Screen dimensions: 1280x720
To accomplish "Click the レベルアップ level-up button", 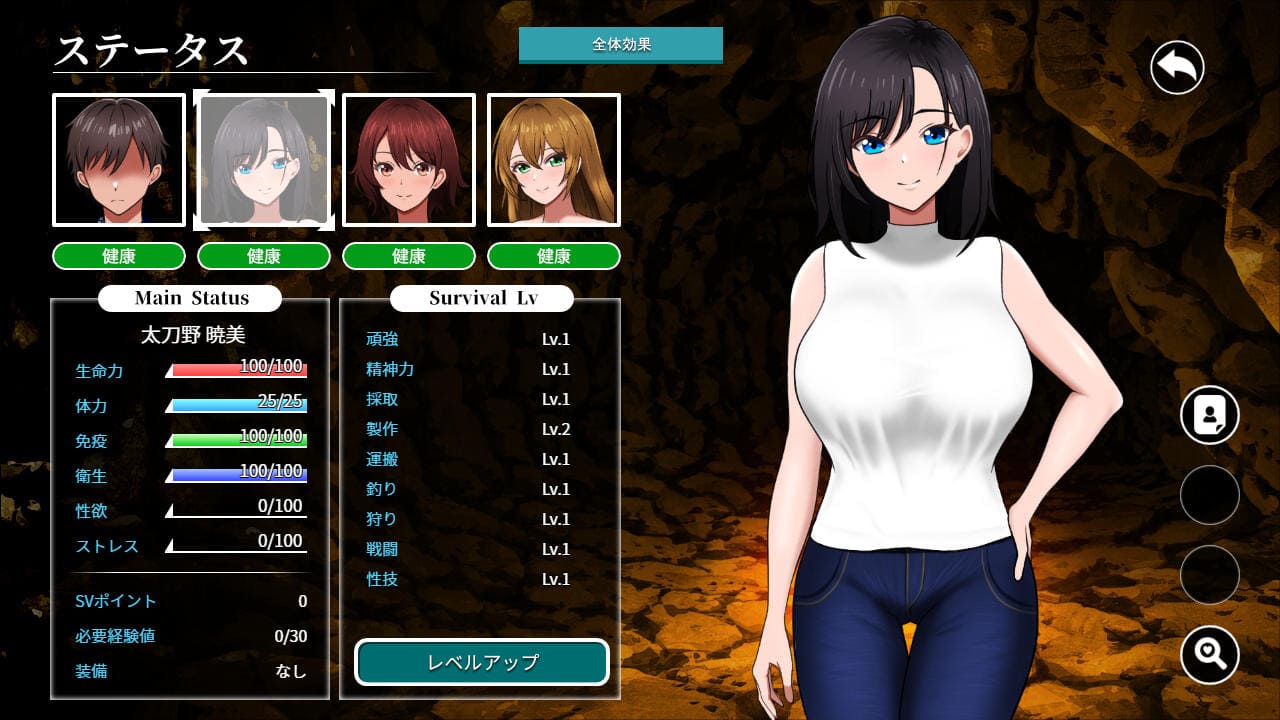I will tap(482, 662).
